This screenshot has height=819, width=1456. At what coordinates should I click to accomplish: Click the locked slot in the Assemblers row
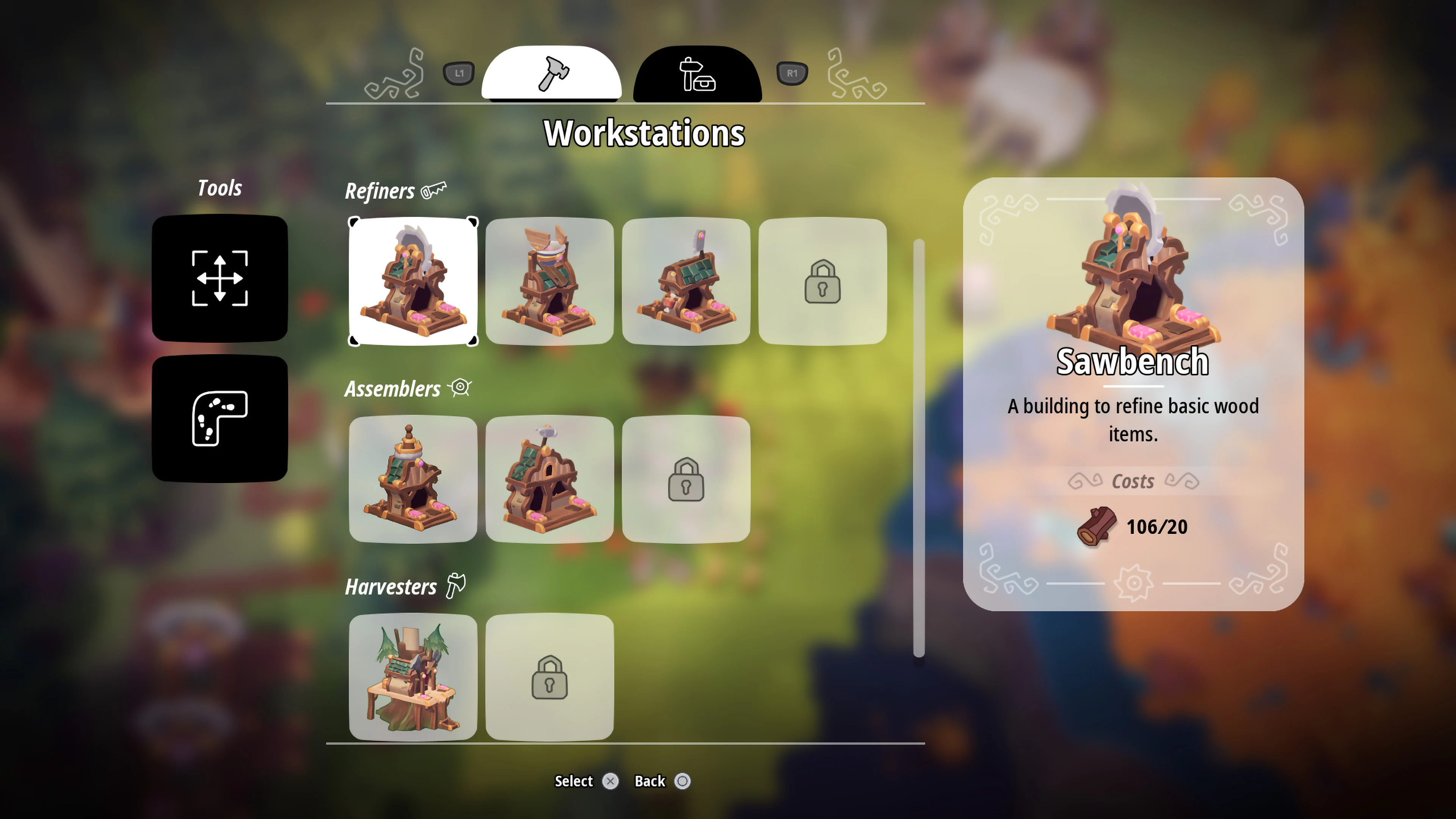[x=687, y=479]
